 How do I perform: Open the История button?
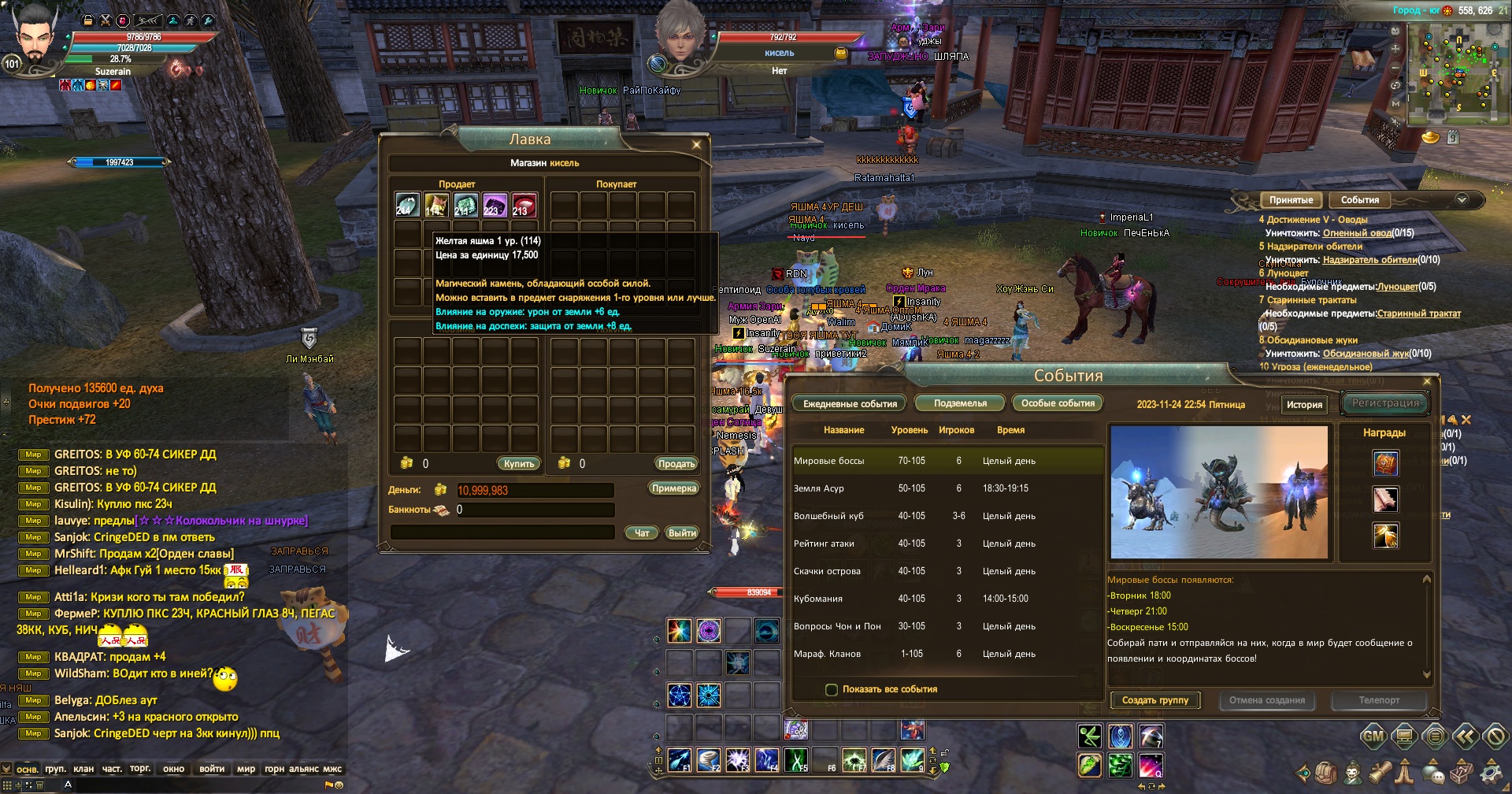click(x=1304, y=405)
